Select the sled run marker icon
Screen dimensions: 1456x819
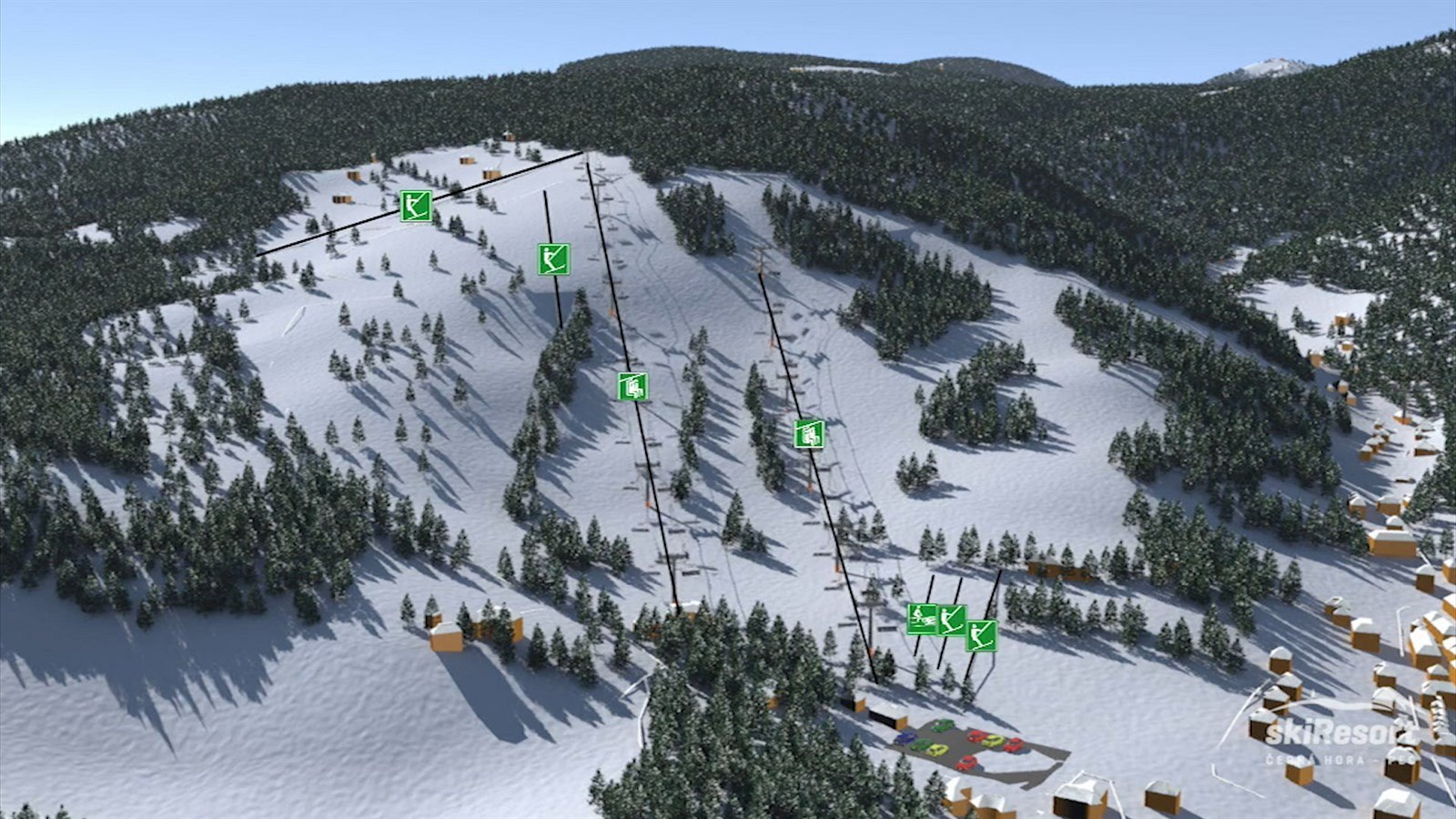pos(922,619)
